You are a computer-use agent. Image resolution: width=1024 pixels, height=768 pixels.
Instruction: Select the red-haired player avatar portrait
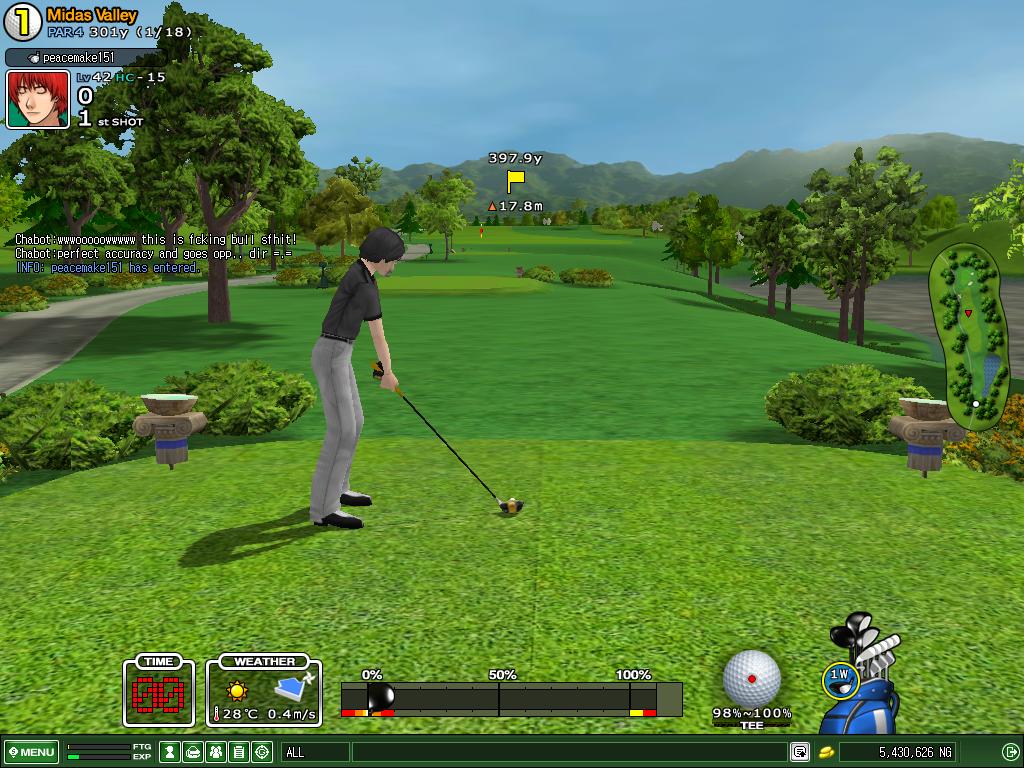click(x=38, y=99)
